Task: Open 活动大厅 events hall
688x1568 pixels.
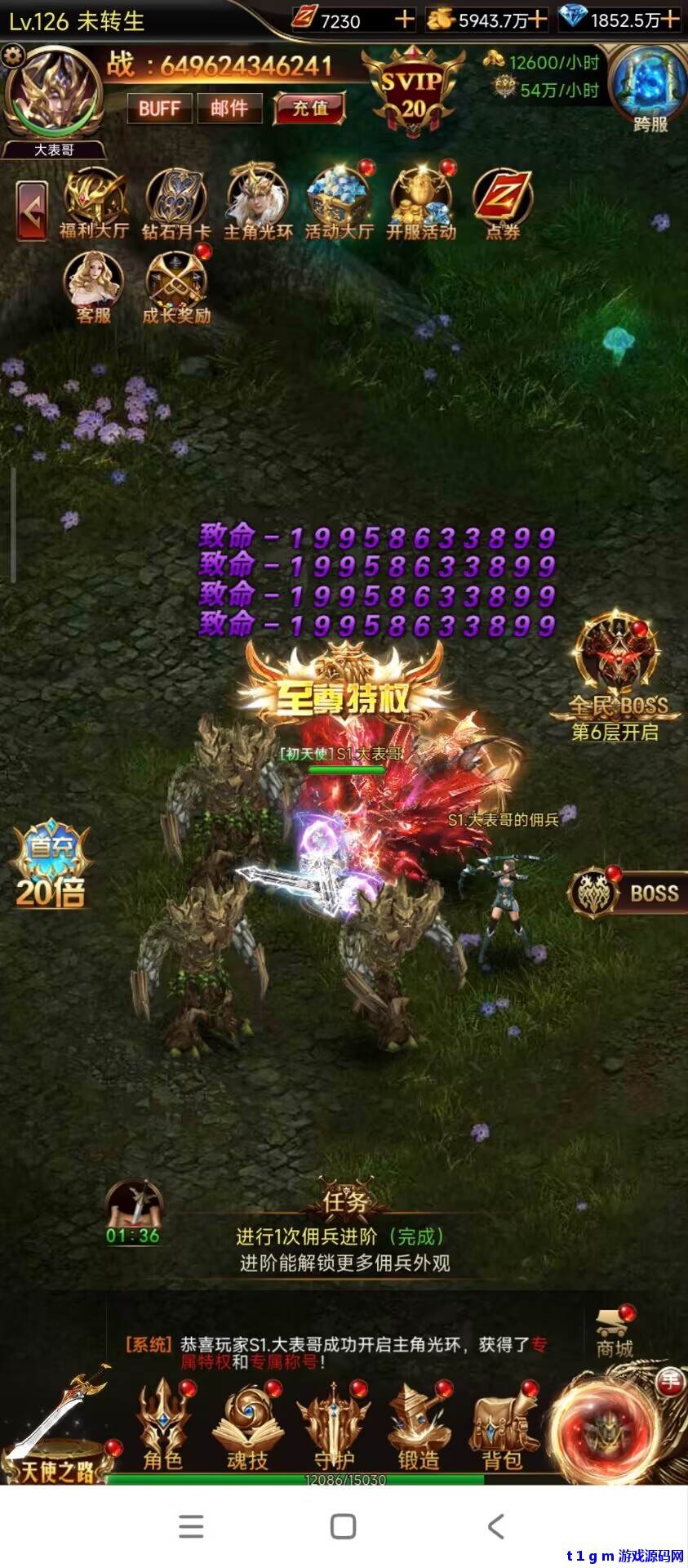Action: coord(340,204)
